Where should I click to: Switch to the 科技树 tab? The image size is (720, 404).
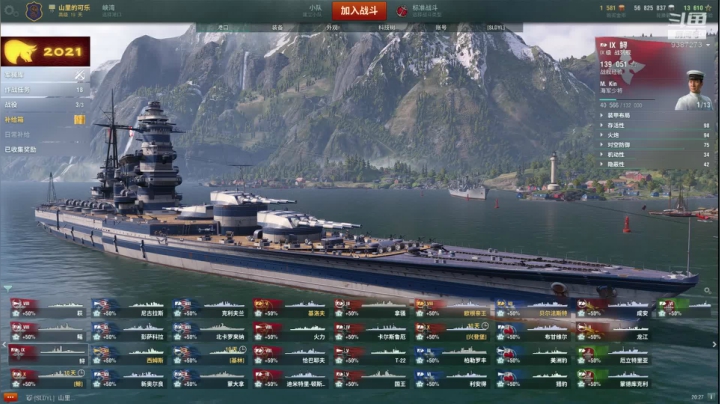[x=384, y=28]
